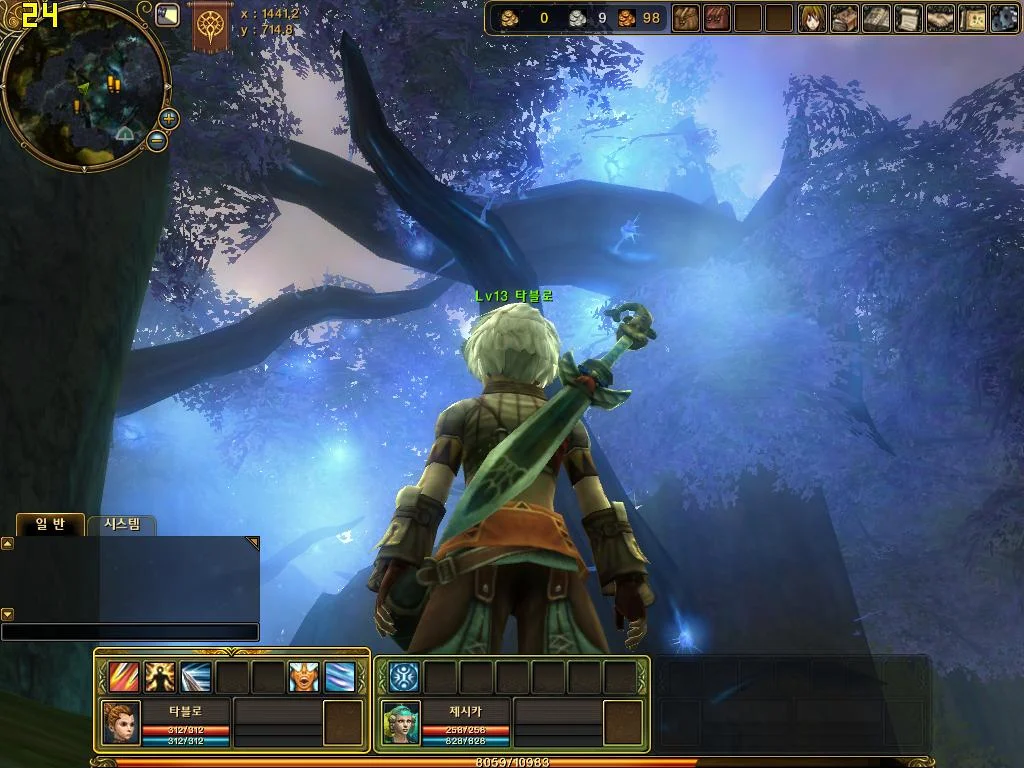Switch to the 시스템 chat tab
This screenshot has height=768, width=1024.
coord(121,524)
